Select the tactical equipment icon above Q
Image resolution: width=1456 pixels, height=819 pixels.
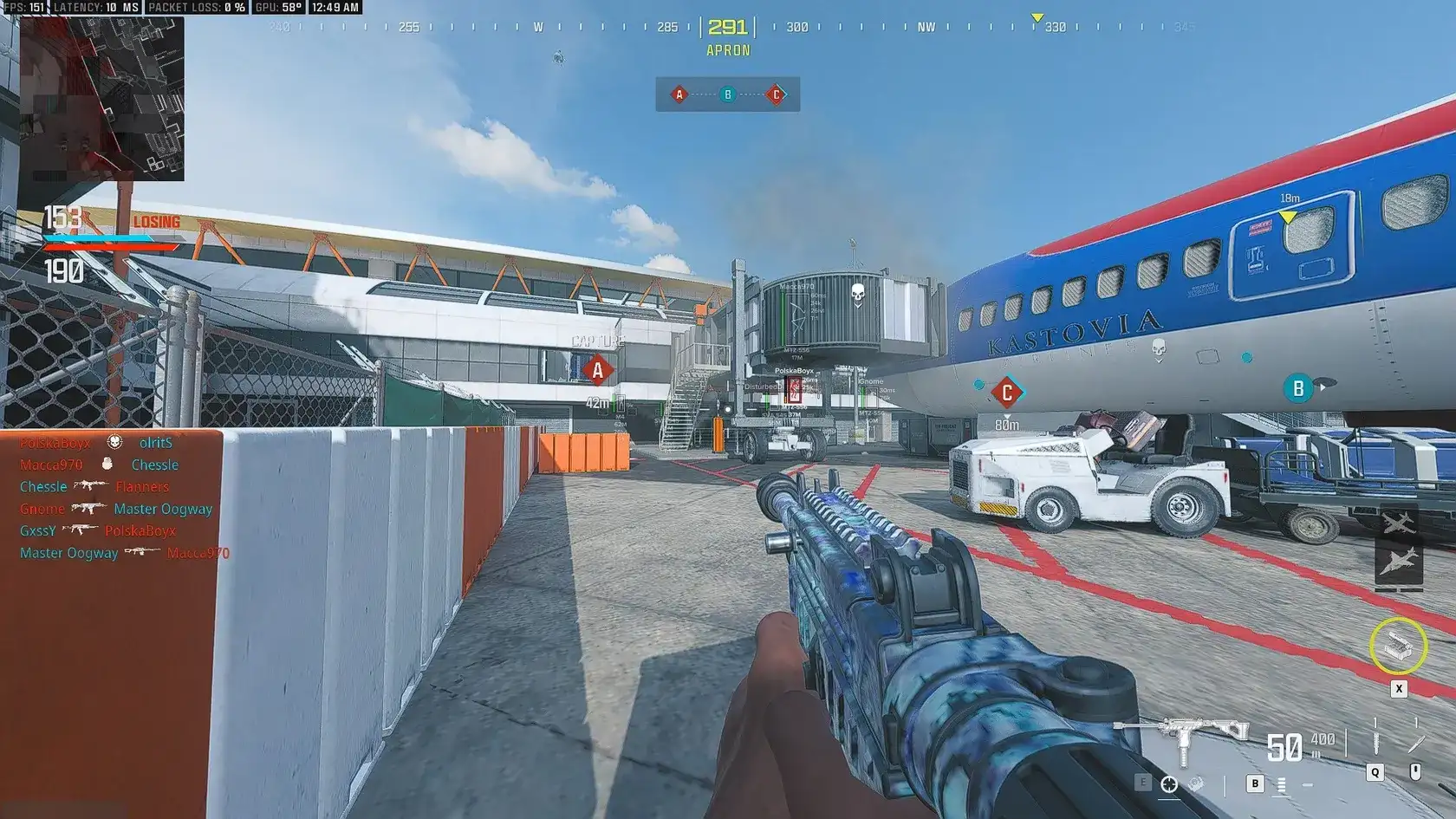pos(1375,744)
